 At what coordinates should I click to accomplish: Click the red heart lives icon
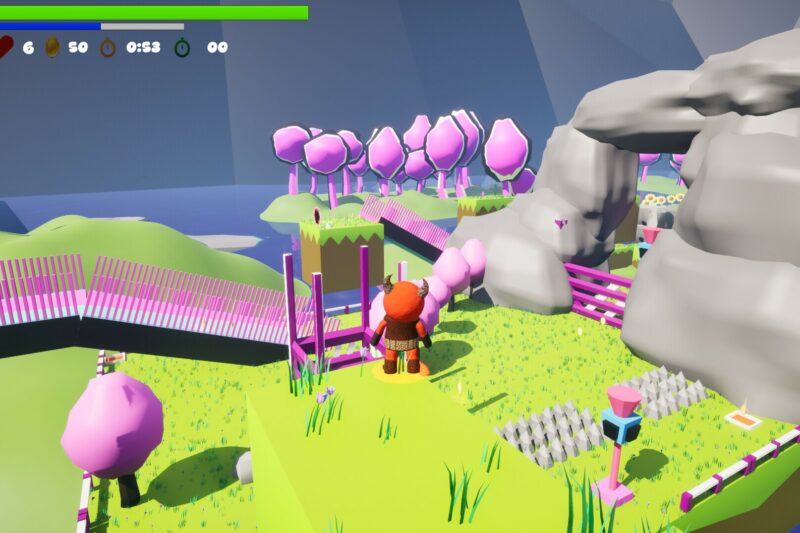(6, 47)
